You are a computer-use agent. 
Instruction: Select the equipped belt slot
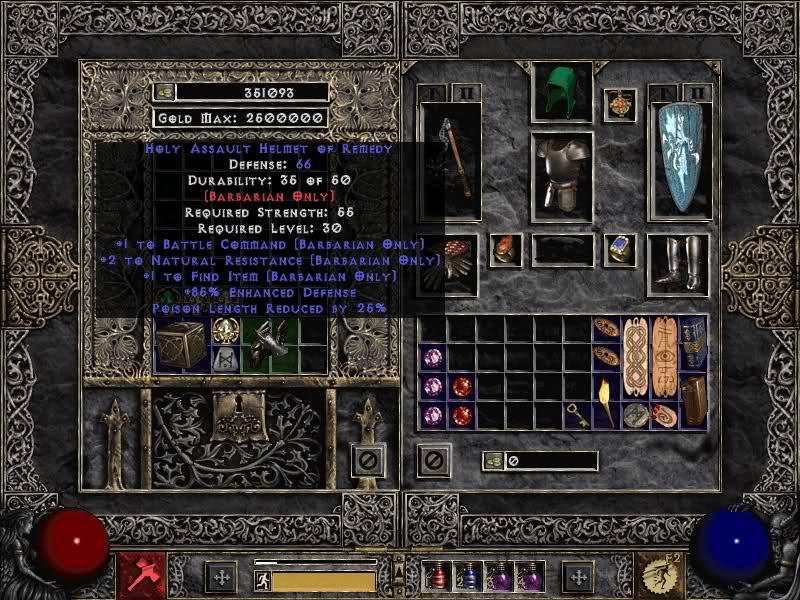click(x=561, y=250)
